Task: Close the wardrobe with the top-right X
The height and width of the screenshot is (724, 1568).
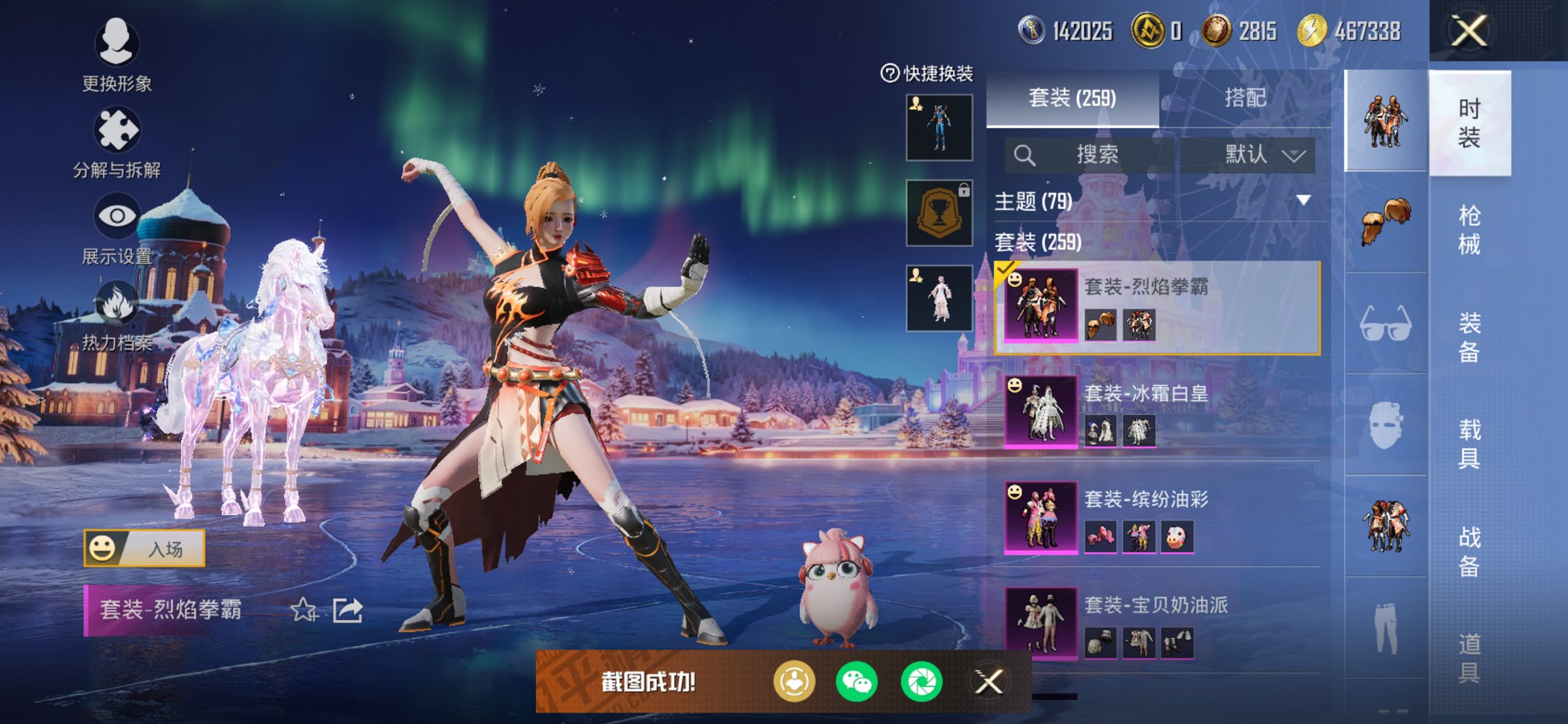Action: pyautogui.click(x=1468, y=31)
